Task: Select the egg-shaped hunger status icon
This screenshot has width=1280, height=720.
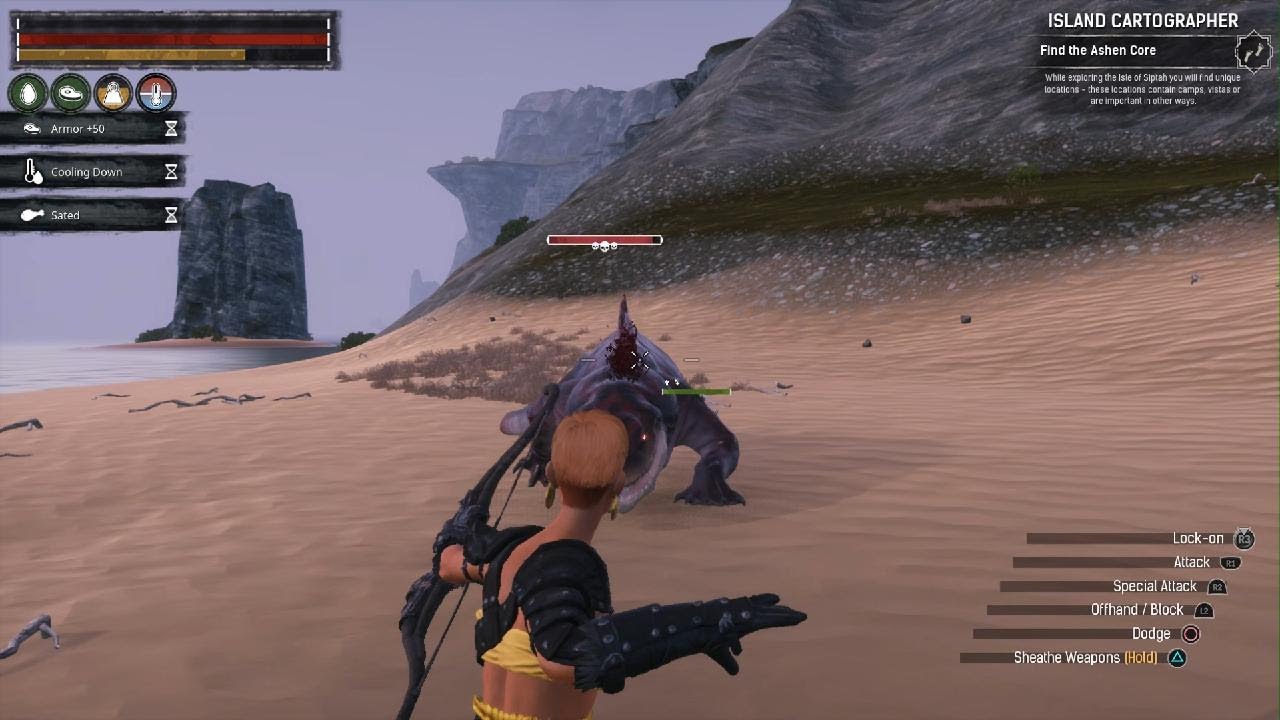Action: click(30, 93)
